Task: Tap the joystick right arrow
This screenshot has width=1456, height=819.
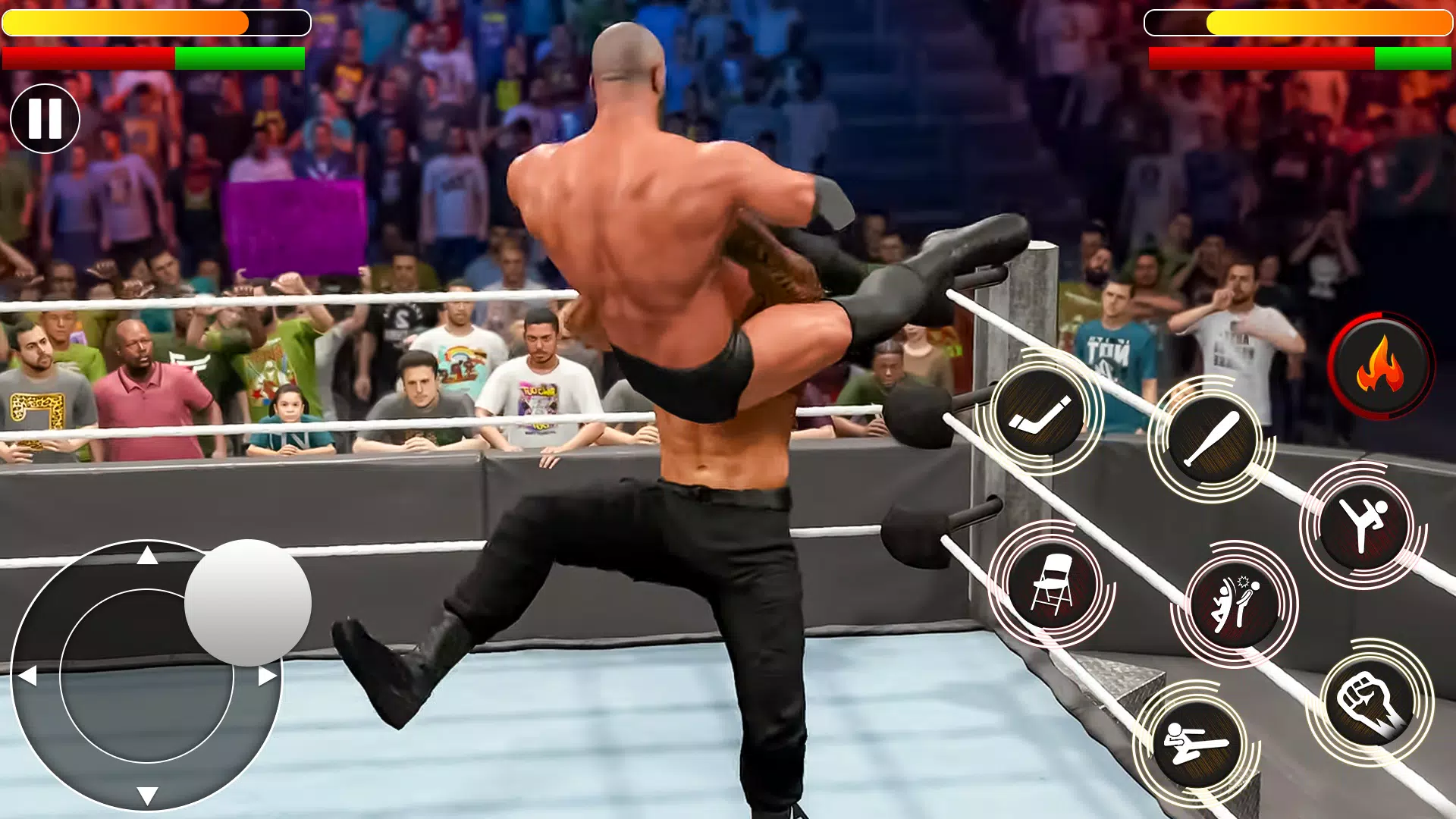Action: click(x=265, y=674)
